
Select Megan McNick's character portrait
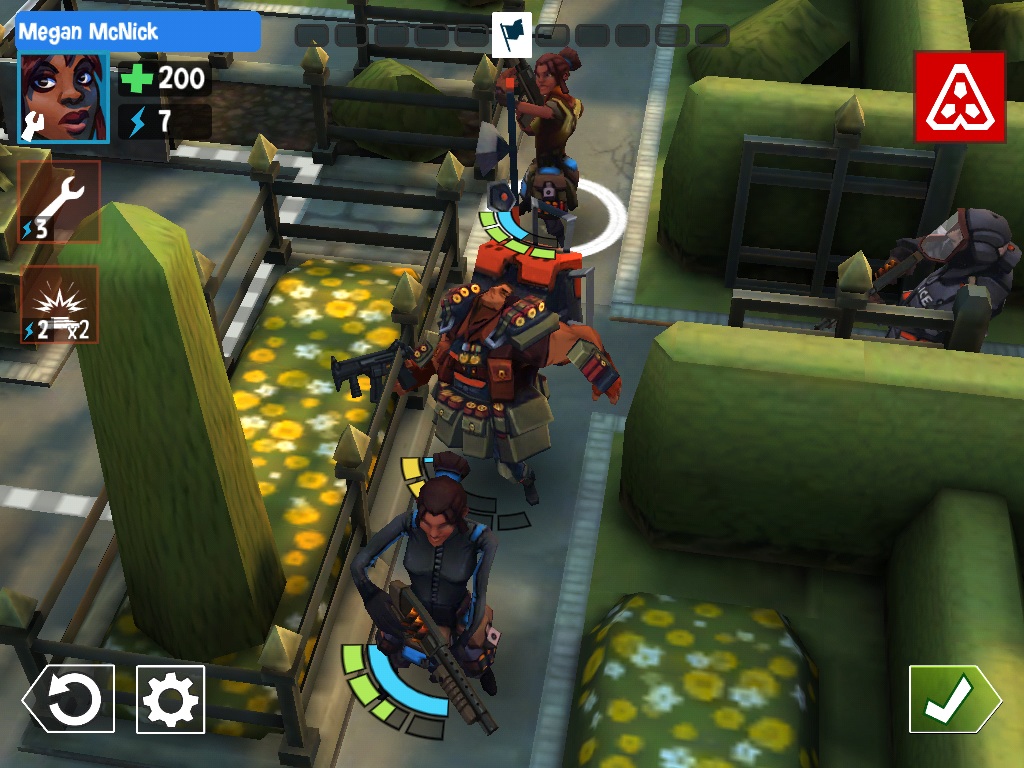[x=63, y=98]
